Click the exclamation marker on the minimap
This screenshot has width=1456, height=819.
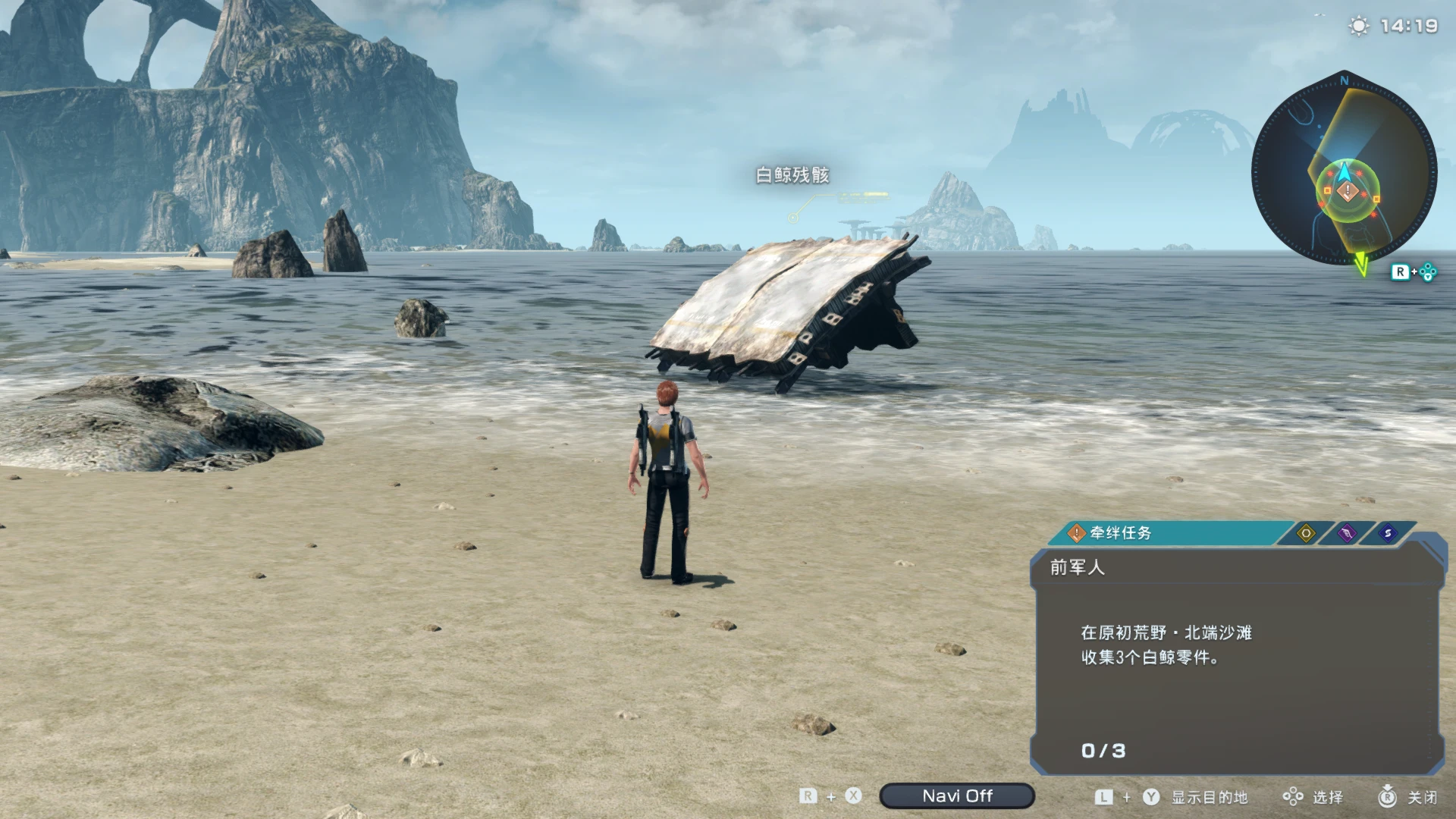[1347, 192]
